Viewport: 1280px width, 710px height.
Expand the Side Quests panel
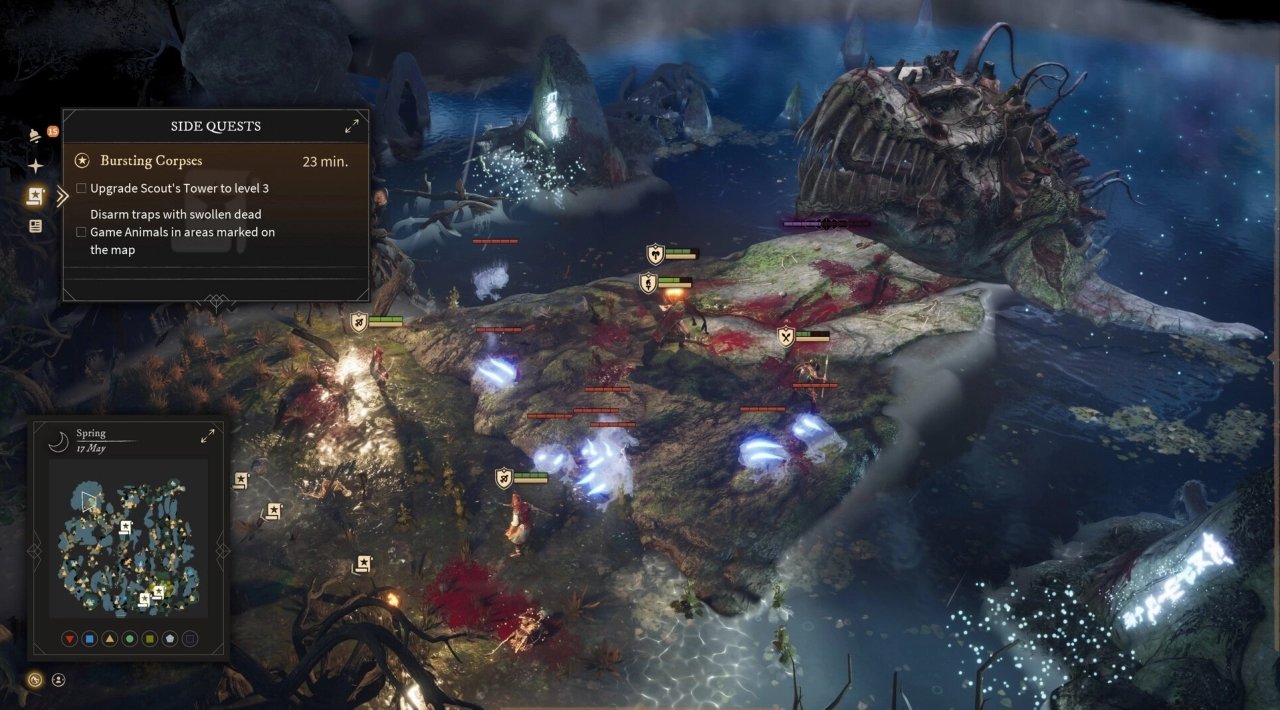tap(352, 126)
